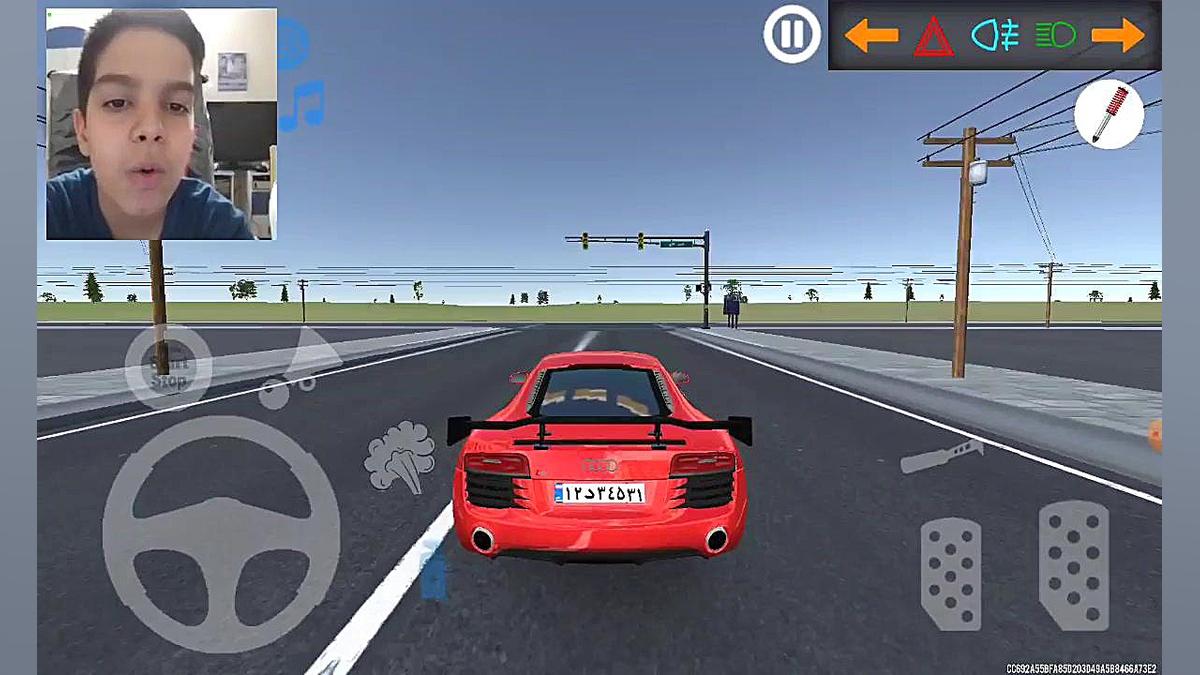The width and height of the screenshot is (1200, 675).
Task: Pull the handbrake lever icon
Action: 942,455
